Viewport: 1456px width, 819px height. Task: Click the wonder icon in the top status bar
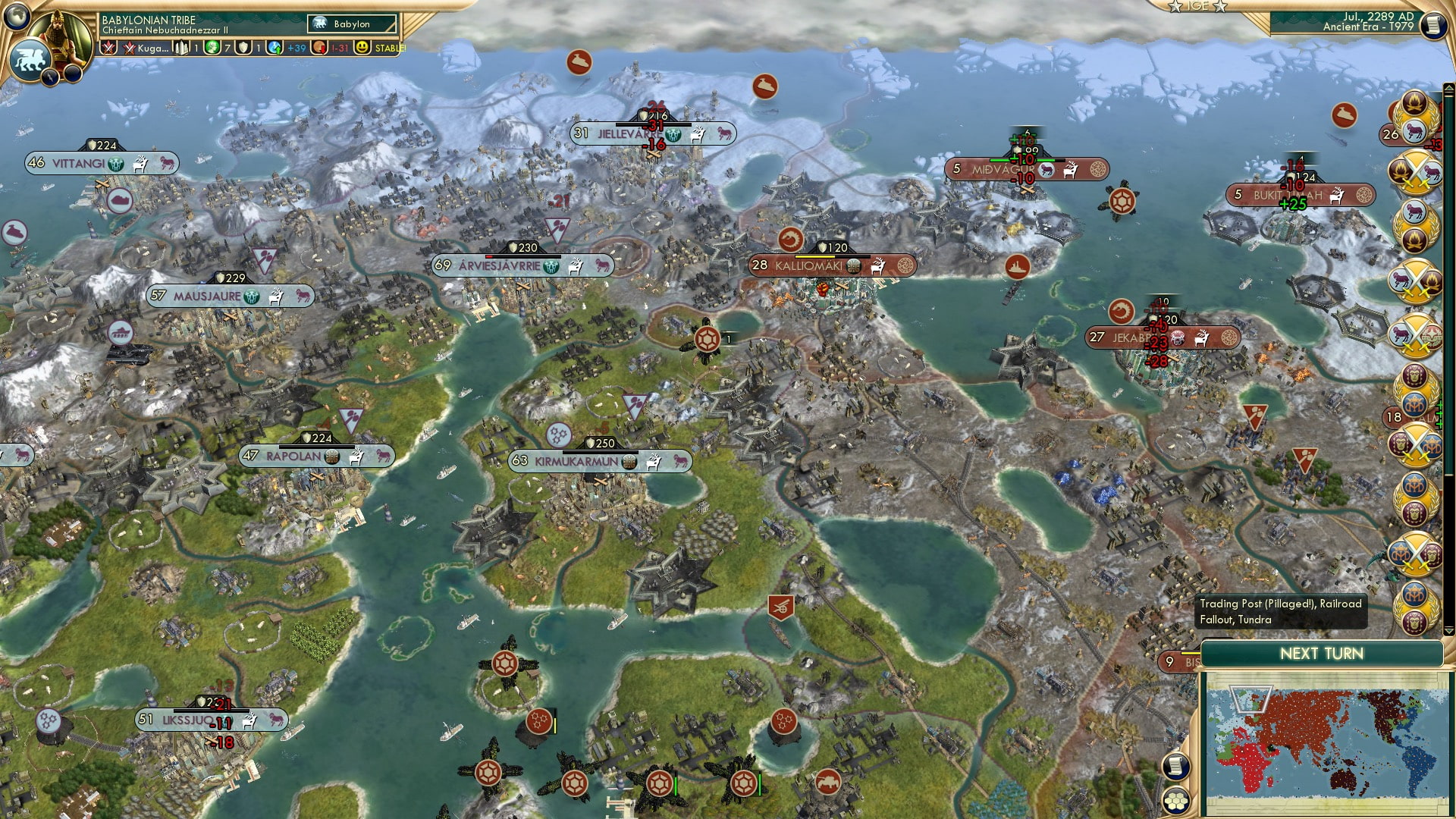[x=182, y=48]
